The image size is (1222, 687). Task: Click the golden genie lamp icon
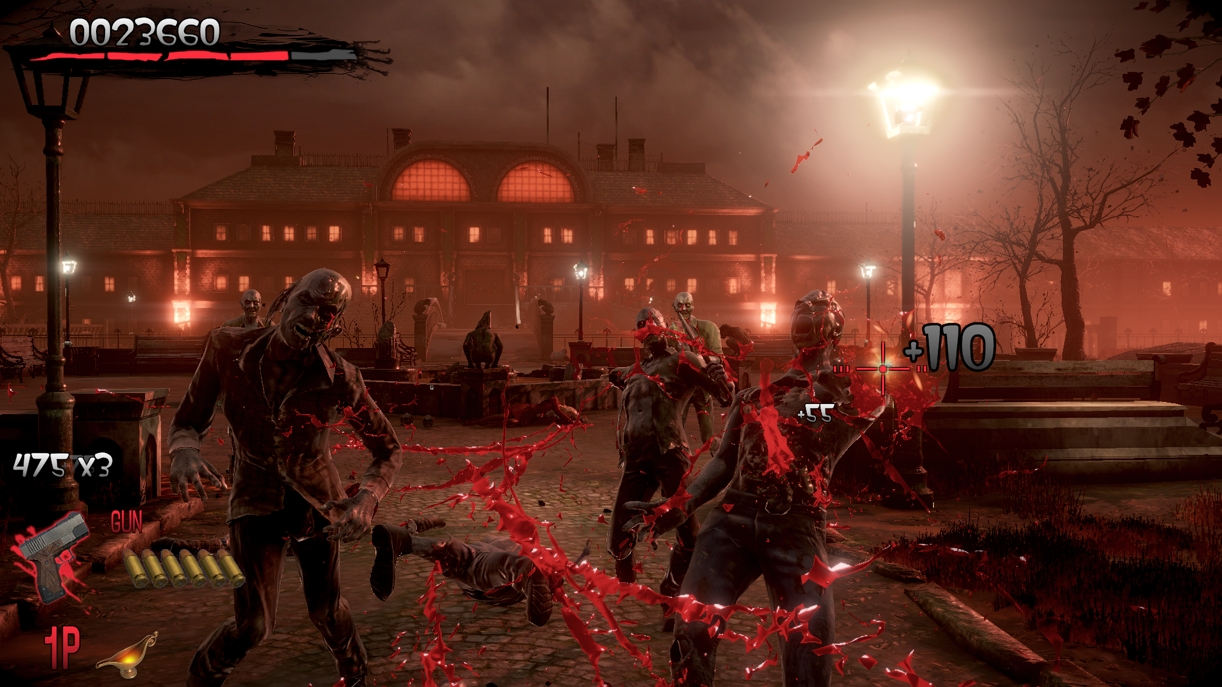coord(127,655)
